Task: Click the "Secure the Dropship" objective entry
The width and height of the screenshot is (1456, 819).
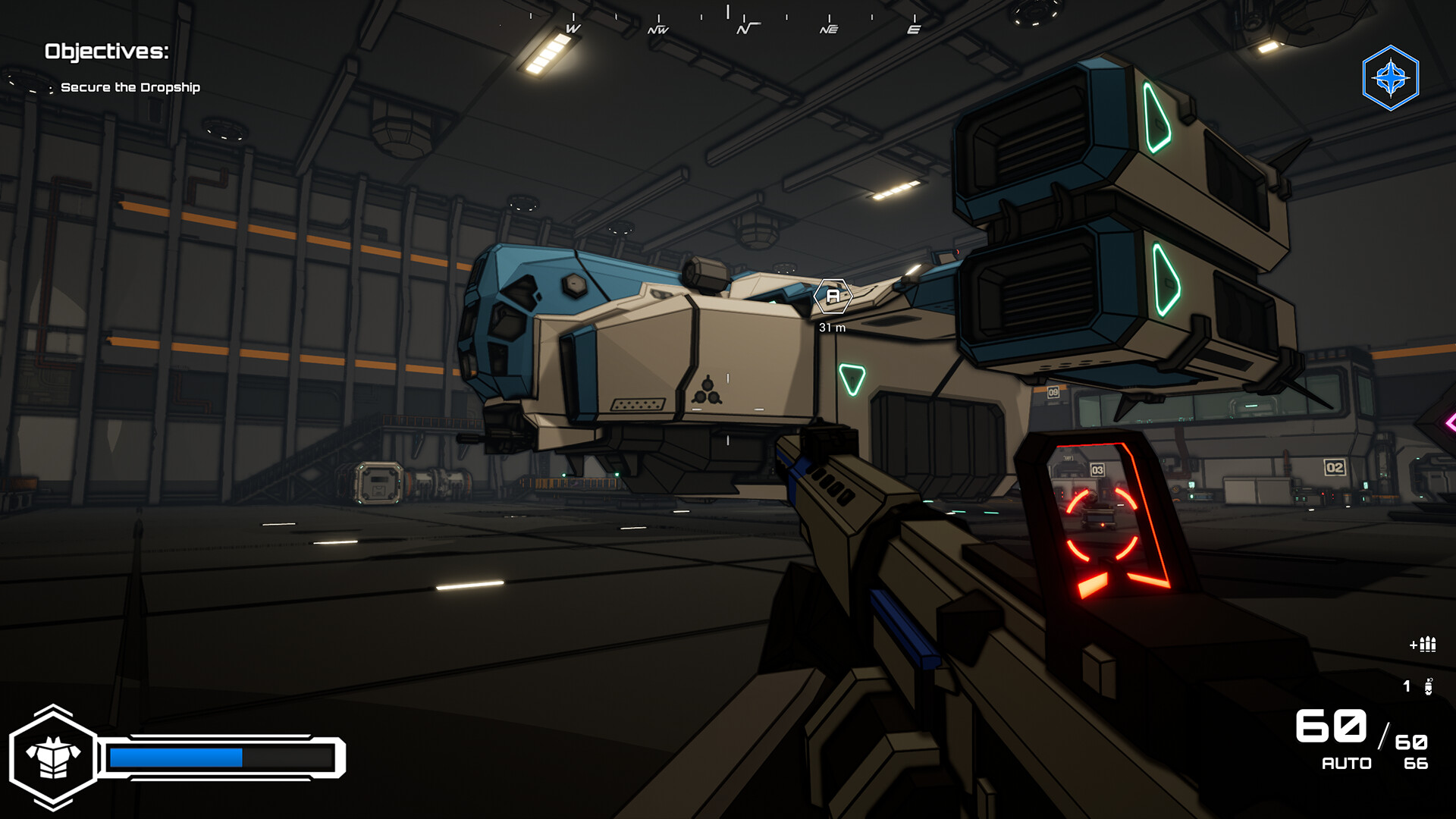Action: coord(130,87)
